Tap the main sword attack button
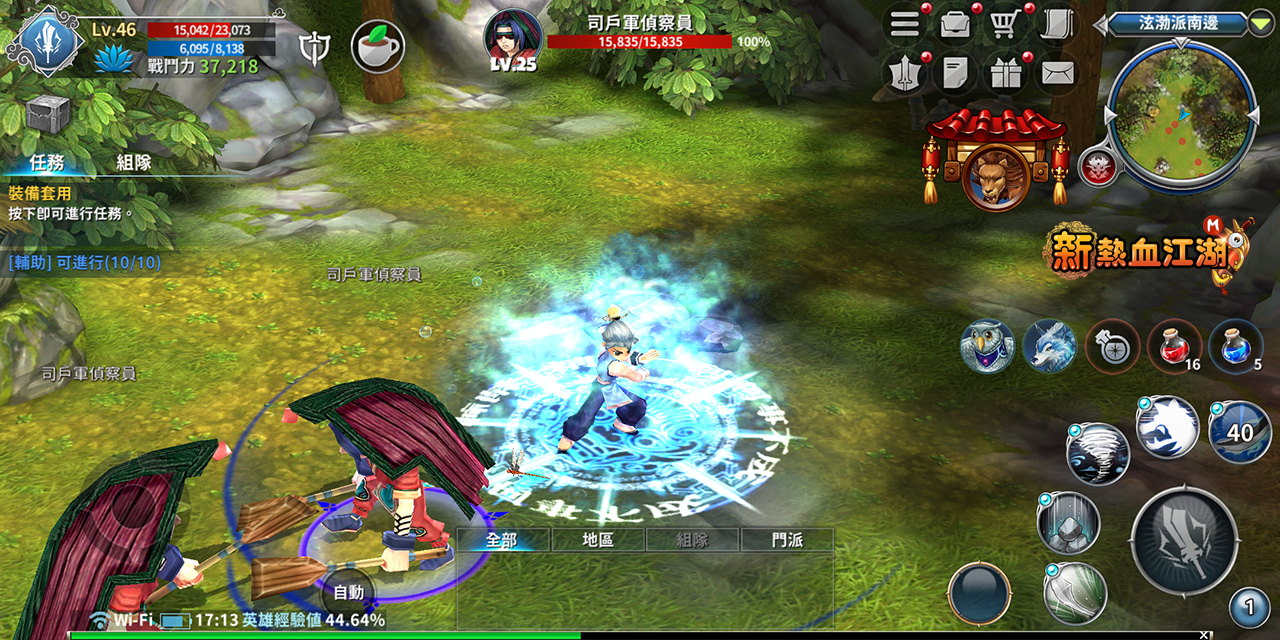Screen dimensions: 1280x640 point(1183,542)
